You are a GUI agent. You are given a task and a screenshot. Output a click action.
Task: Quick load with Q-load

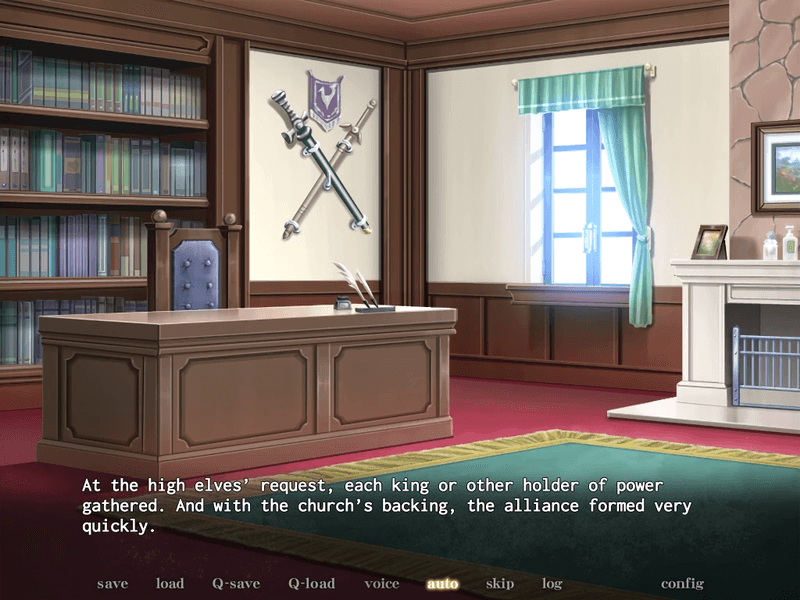point(311,583)
